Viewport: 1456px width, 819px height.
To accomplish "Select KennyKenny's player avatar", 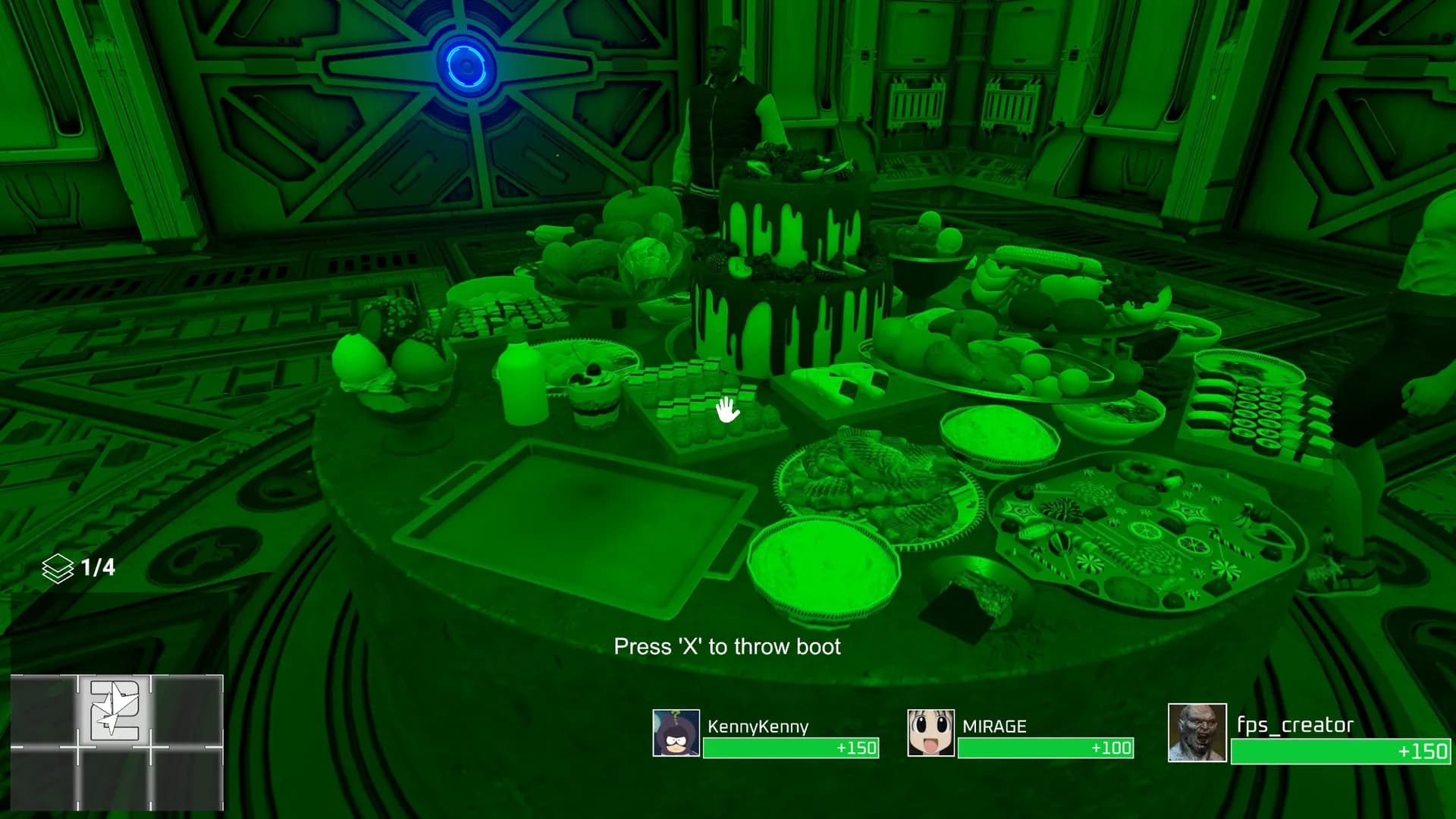I will 676,733.
